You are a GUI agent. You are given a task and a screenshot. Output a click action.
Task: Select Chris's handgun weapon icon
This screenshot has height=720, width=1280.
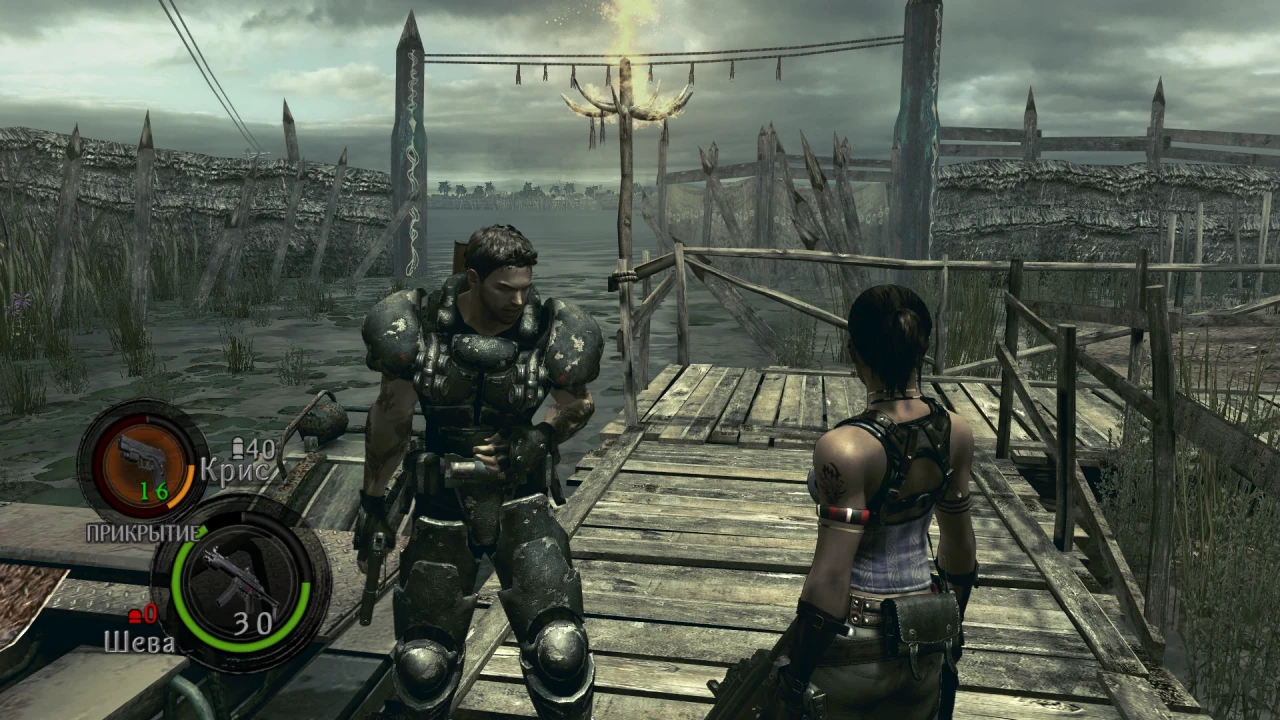(139, 457)
